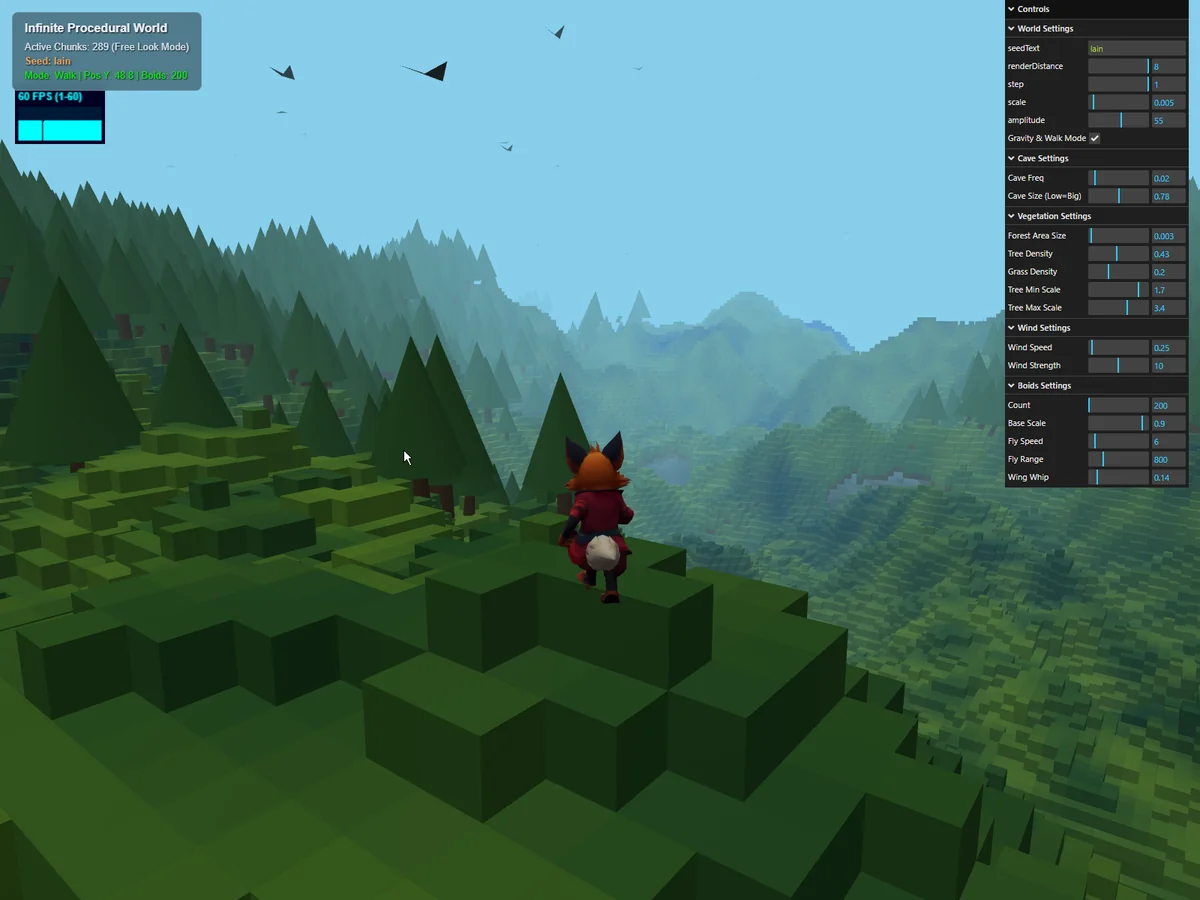Adjust the Fly Range slider
The height and width of the screenshot is (900, 1200).
click(1118, 460)
